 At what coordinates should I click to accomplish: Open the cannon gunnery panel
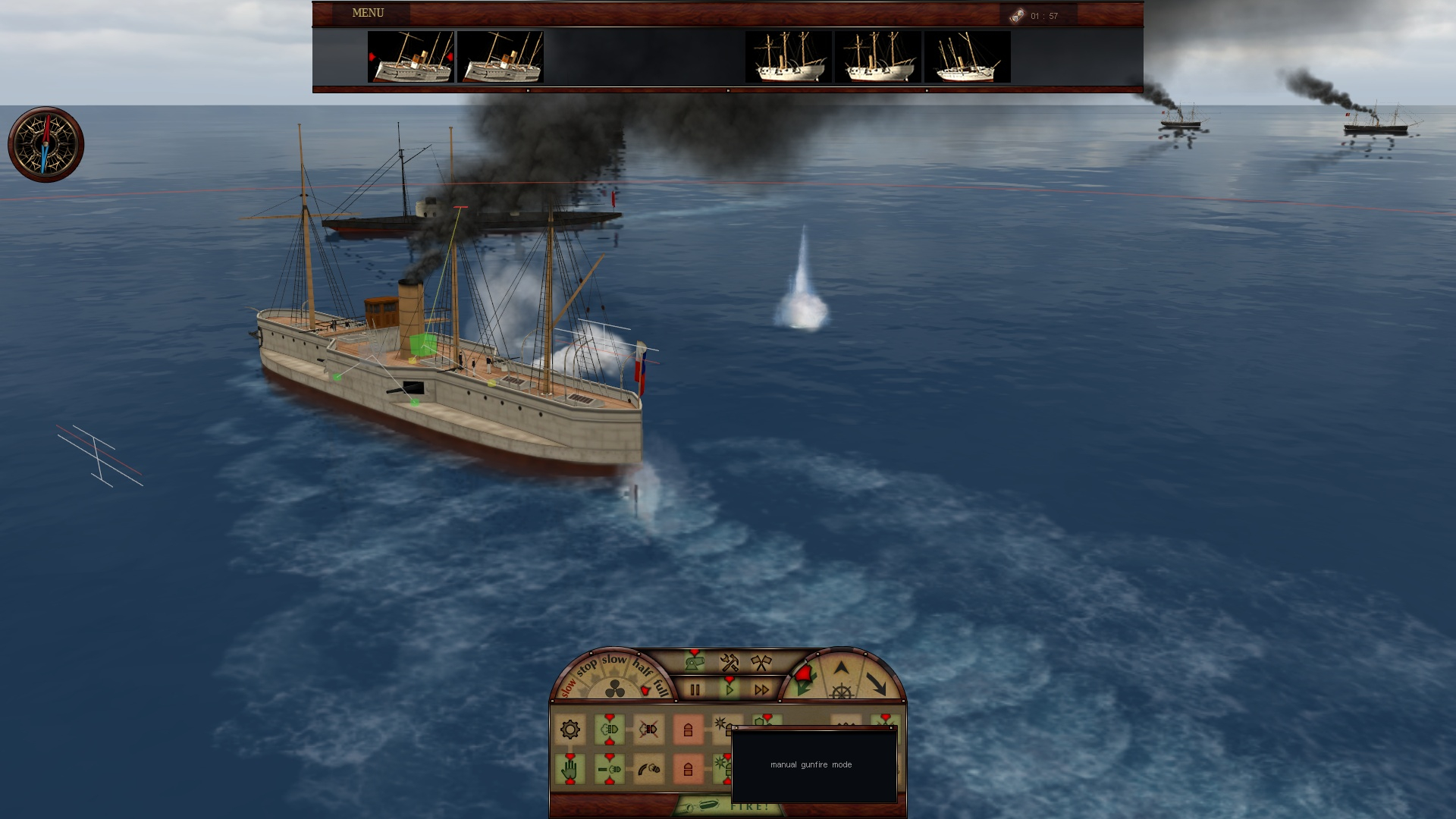(694, 663)
